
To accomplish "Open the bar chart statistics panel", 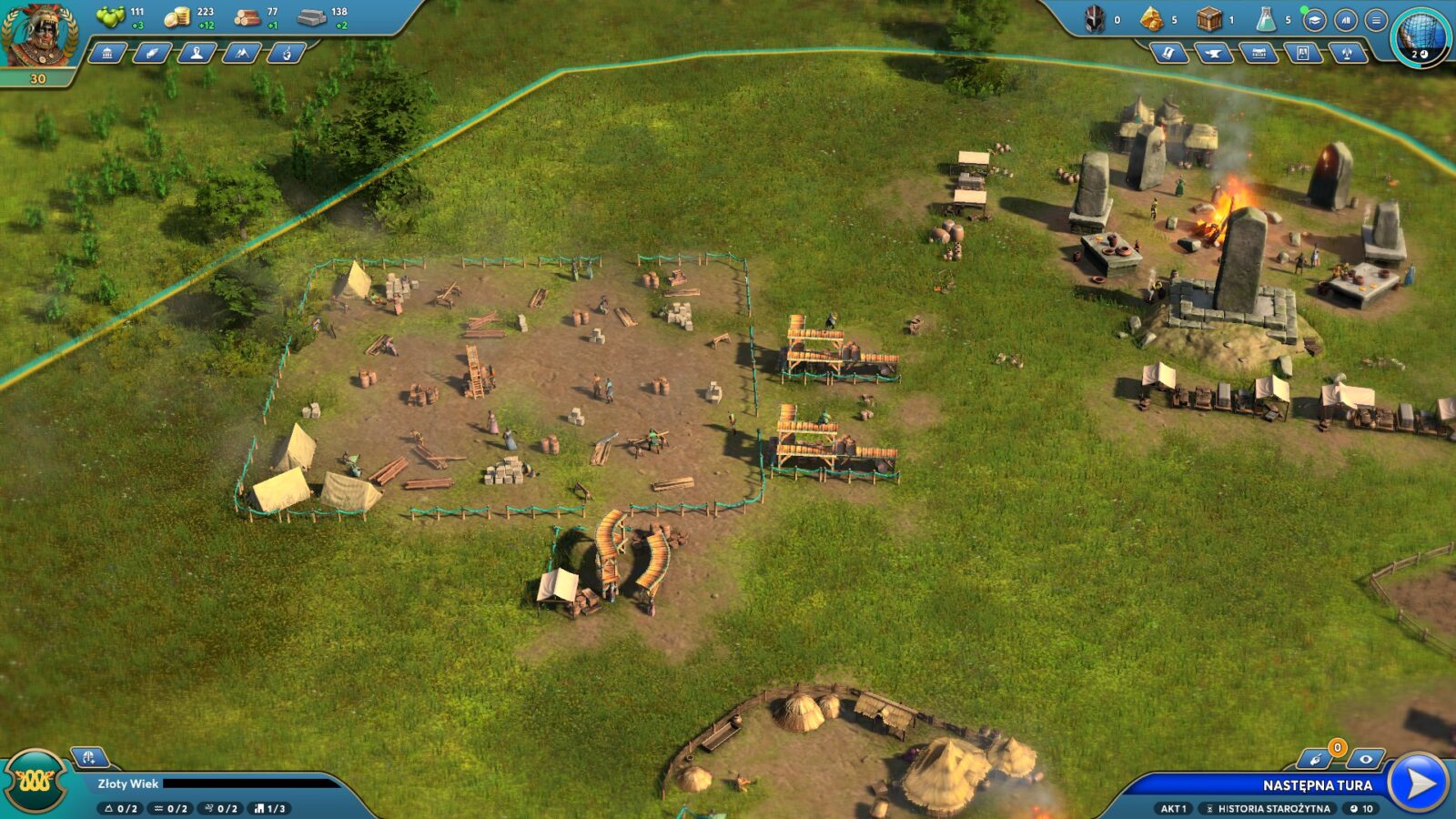I will (x=1345, y=19).
